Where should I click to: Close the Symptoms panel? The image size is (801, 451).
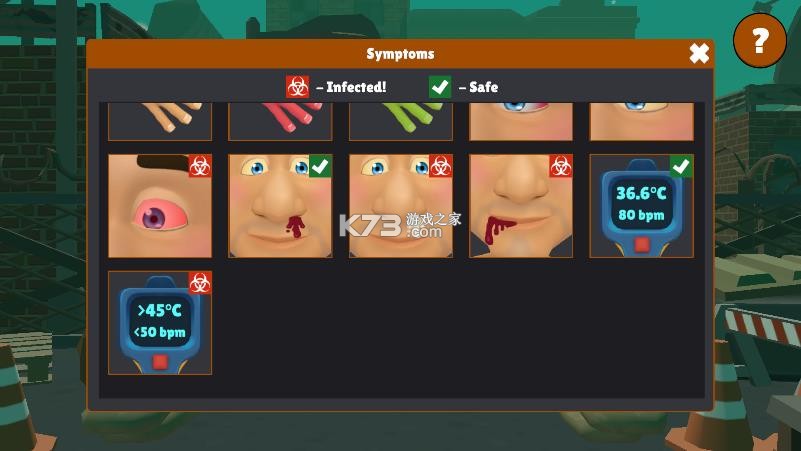(699, 54)
